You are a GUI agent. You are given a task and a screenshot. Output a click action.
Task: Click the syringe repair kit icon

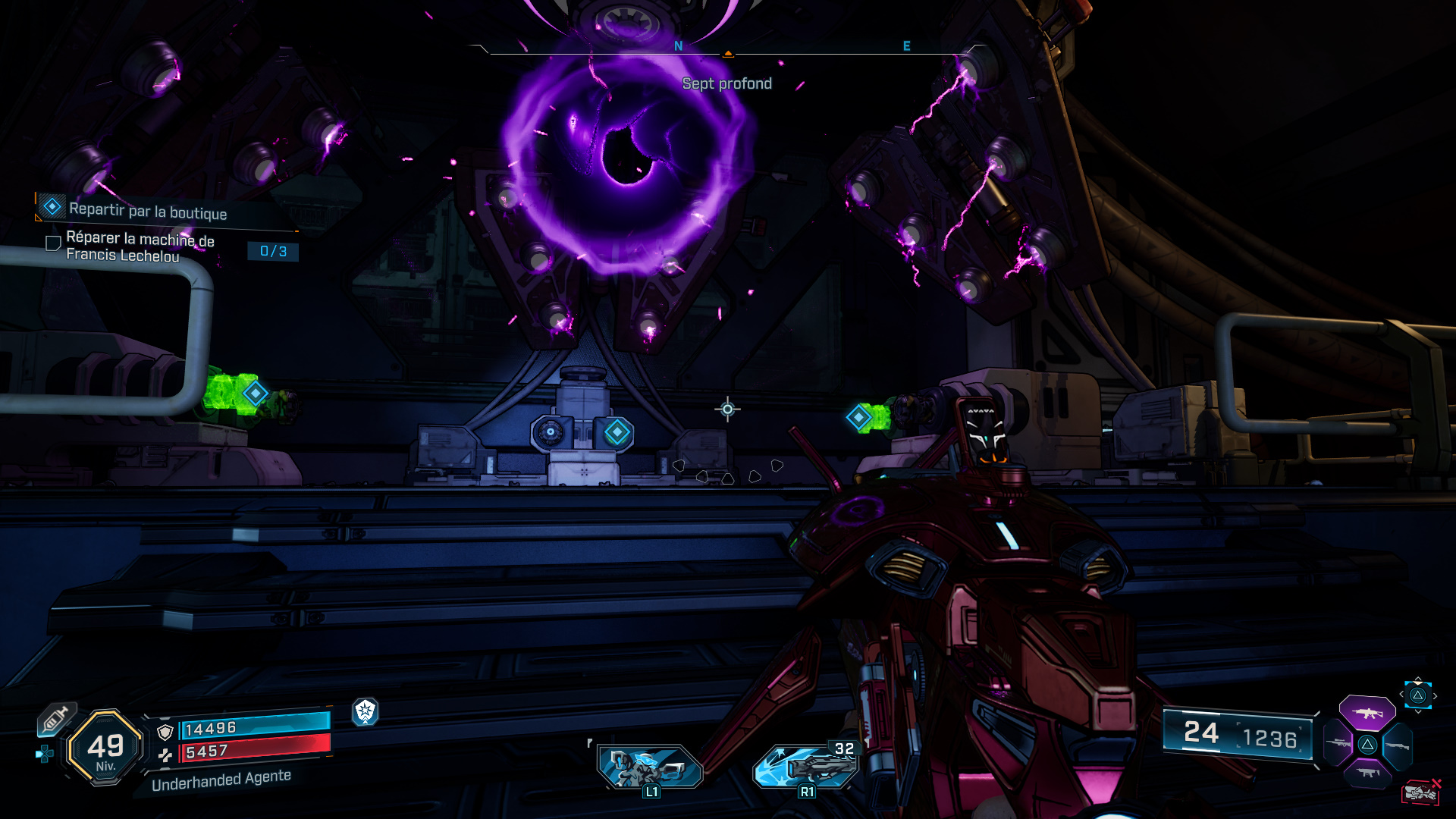tap(55, 718)
